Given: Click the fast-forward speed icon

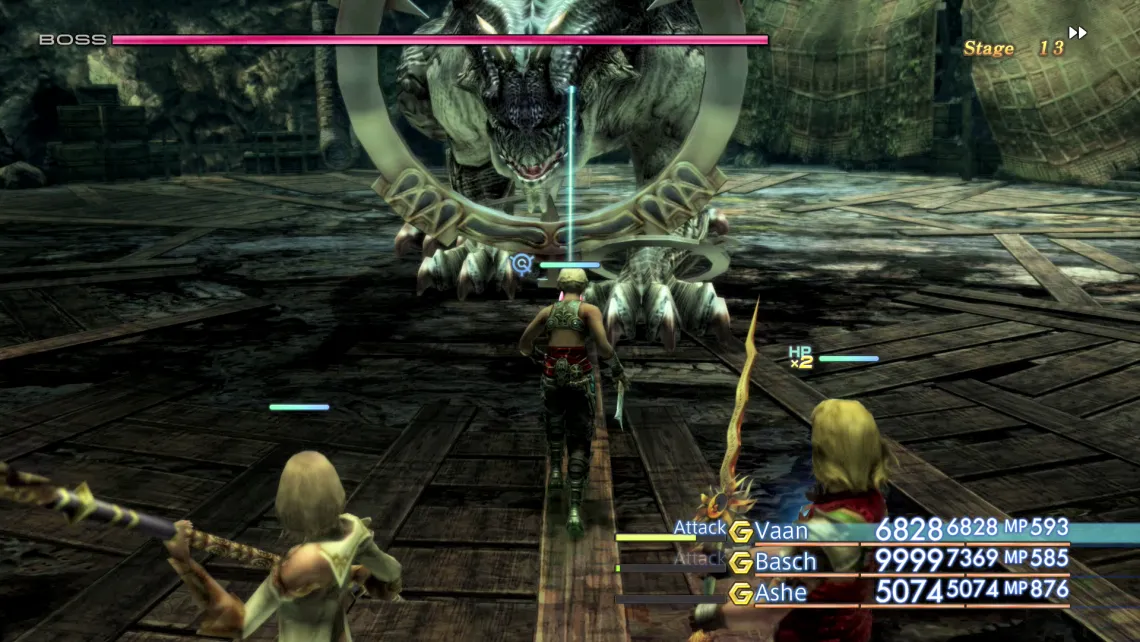Looking at the screenshot, I should (1077, 33).
